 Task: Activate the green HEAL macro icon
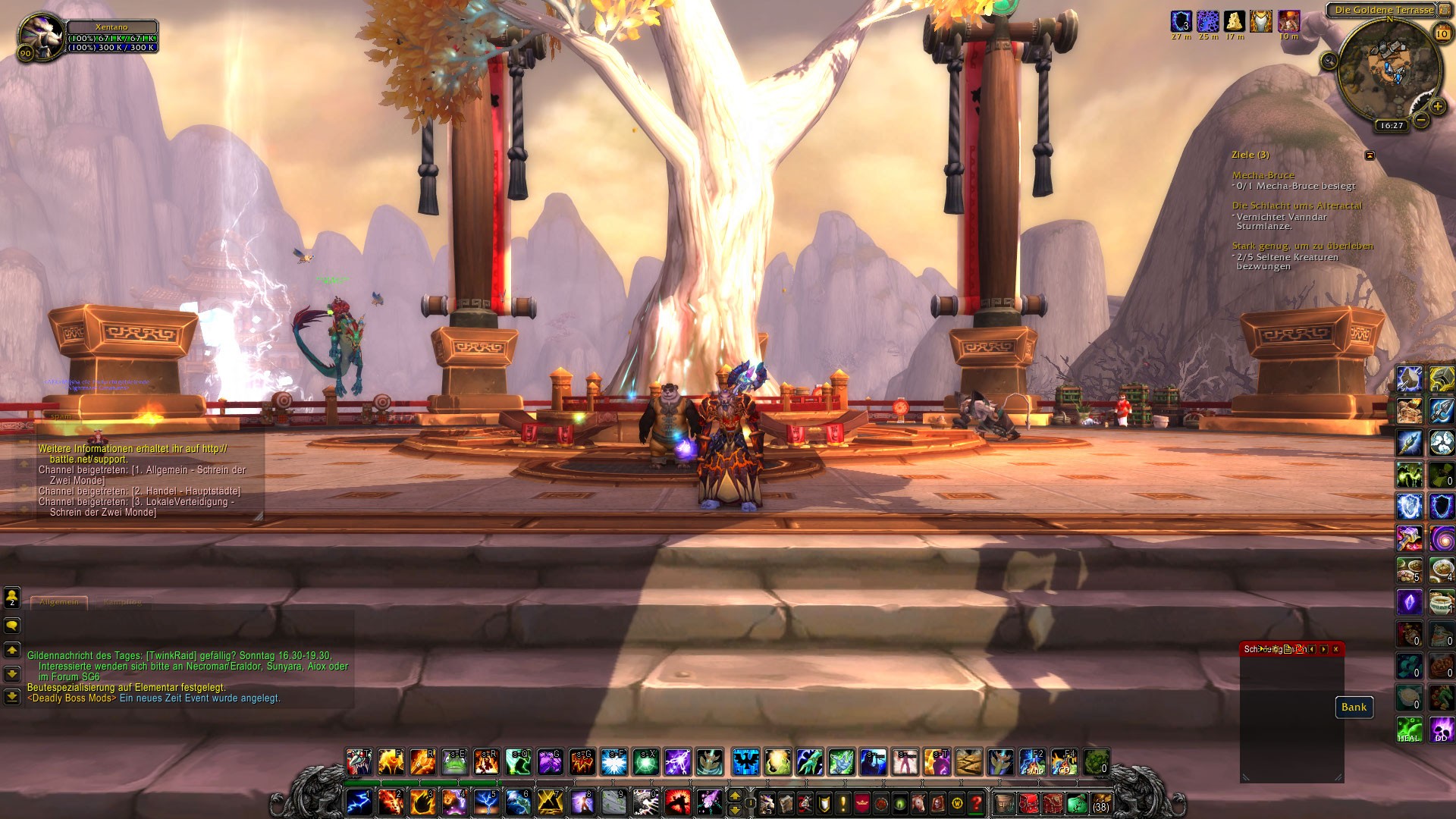point(1409,730)
